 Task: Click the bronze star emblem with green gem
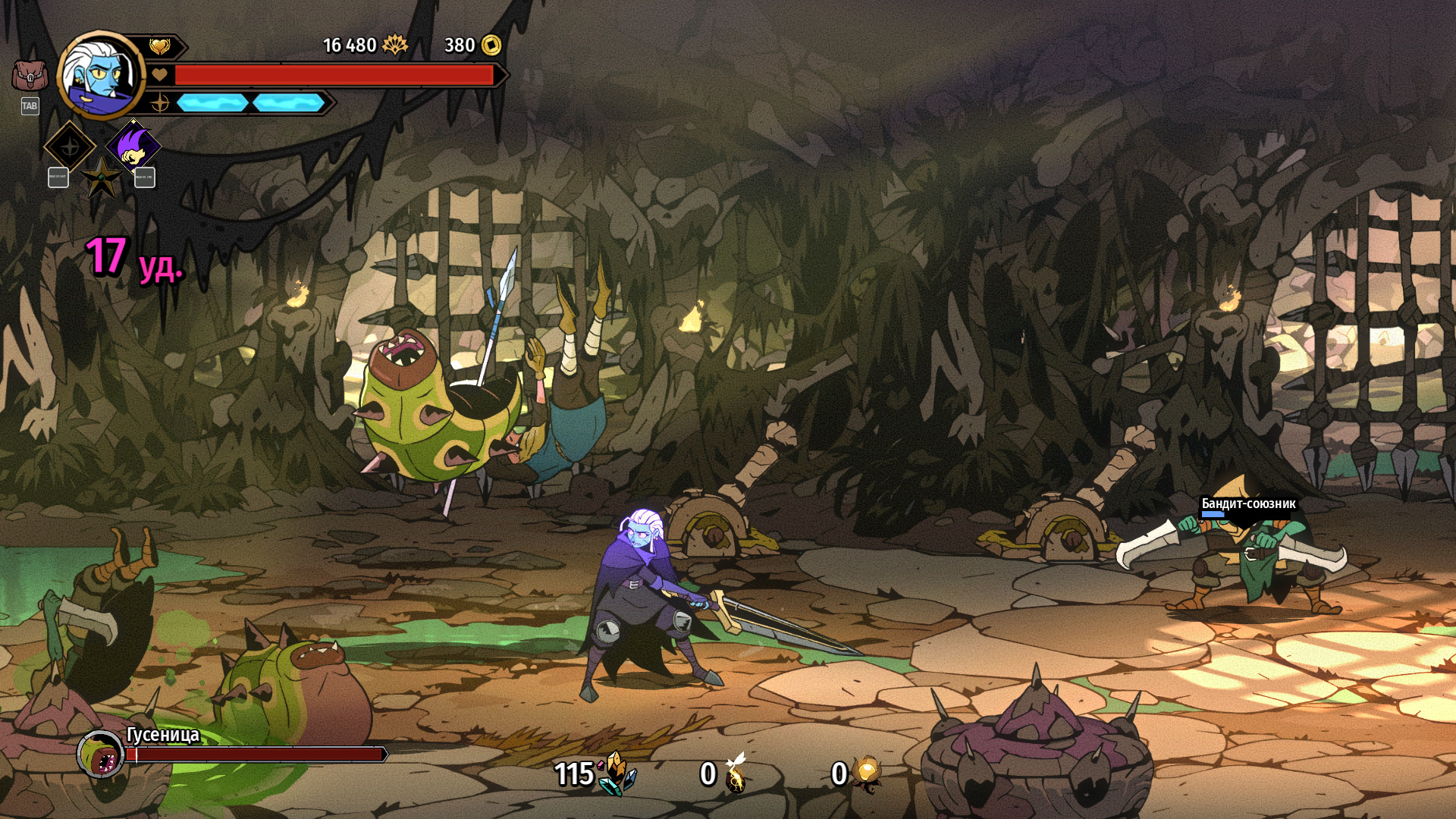pos(101,179)
